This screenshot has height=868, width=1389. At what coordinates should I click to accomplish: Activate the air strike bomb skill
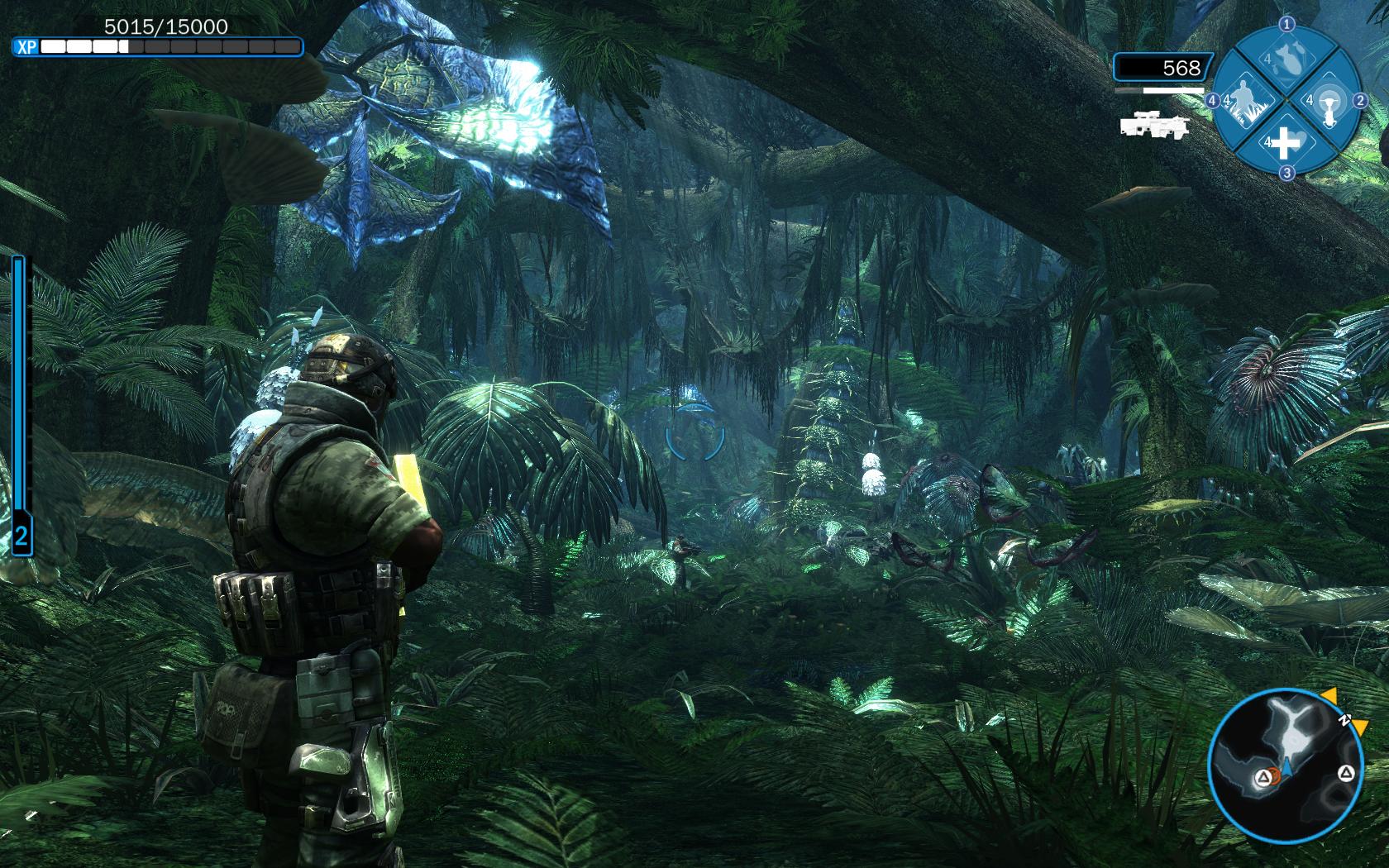1286,60
